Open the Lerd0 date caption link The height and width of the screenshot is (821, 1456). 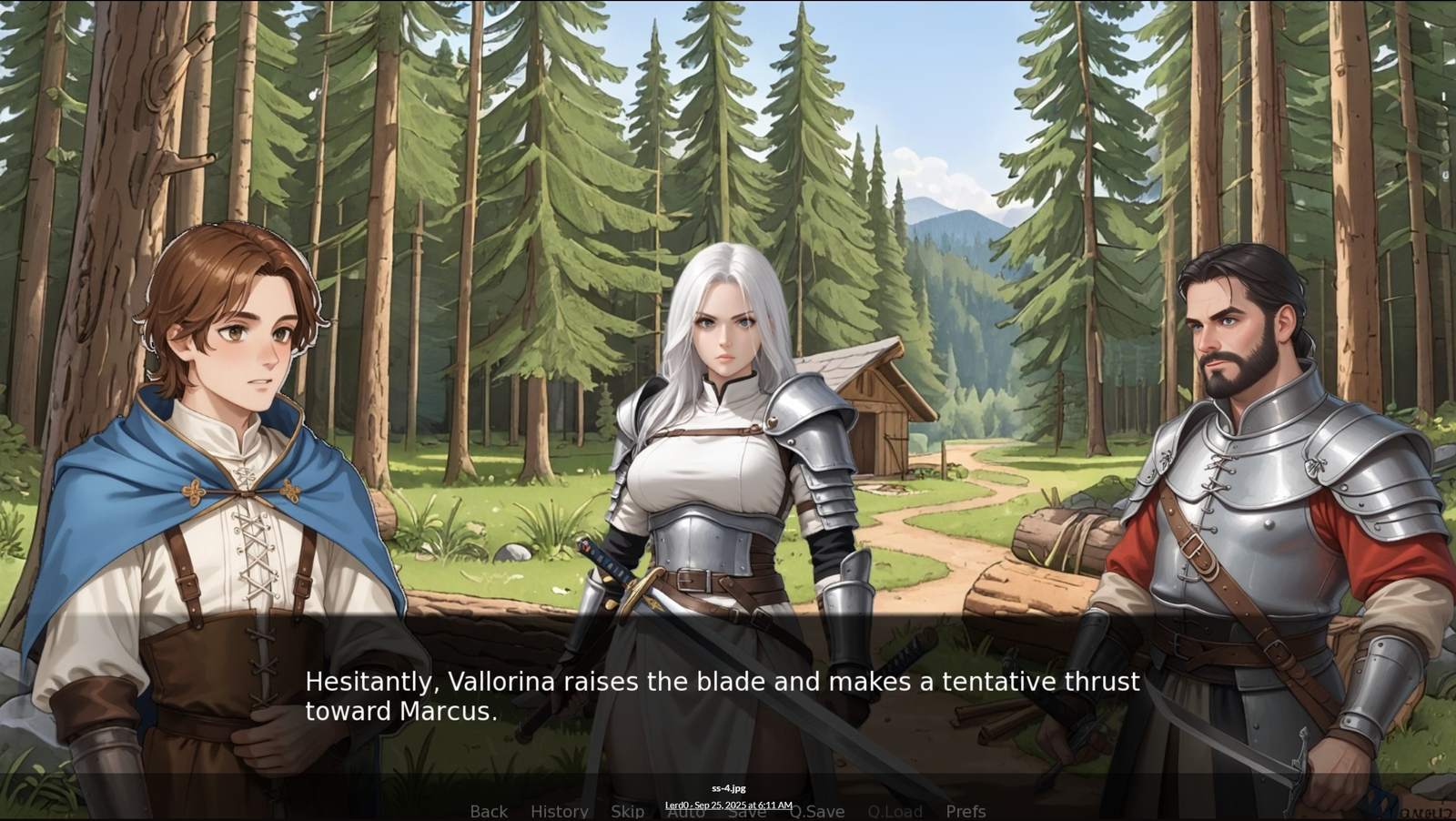pos(728,805)
